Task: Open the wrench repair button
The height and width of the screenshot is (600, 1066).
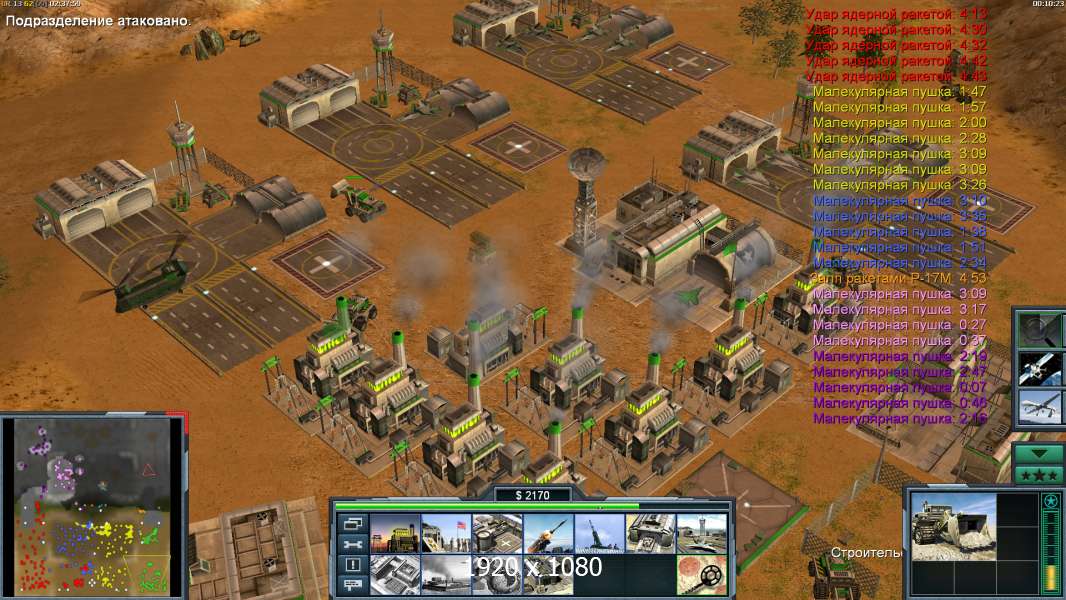Action: point(352,544)
